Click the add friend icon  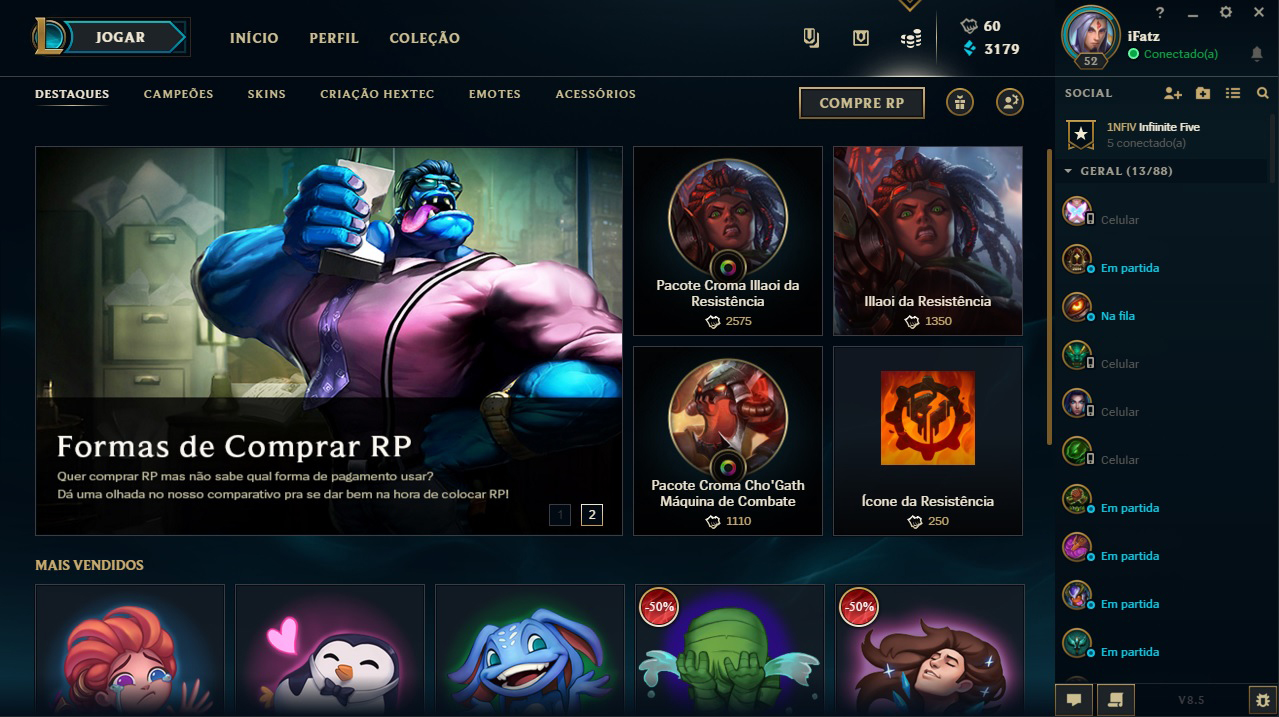(x=1172, y=93)
